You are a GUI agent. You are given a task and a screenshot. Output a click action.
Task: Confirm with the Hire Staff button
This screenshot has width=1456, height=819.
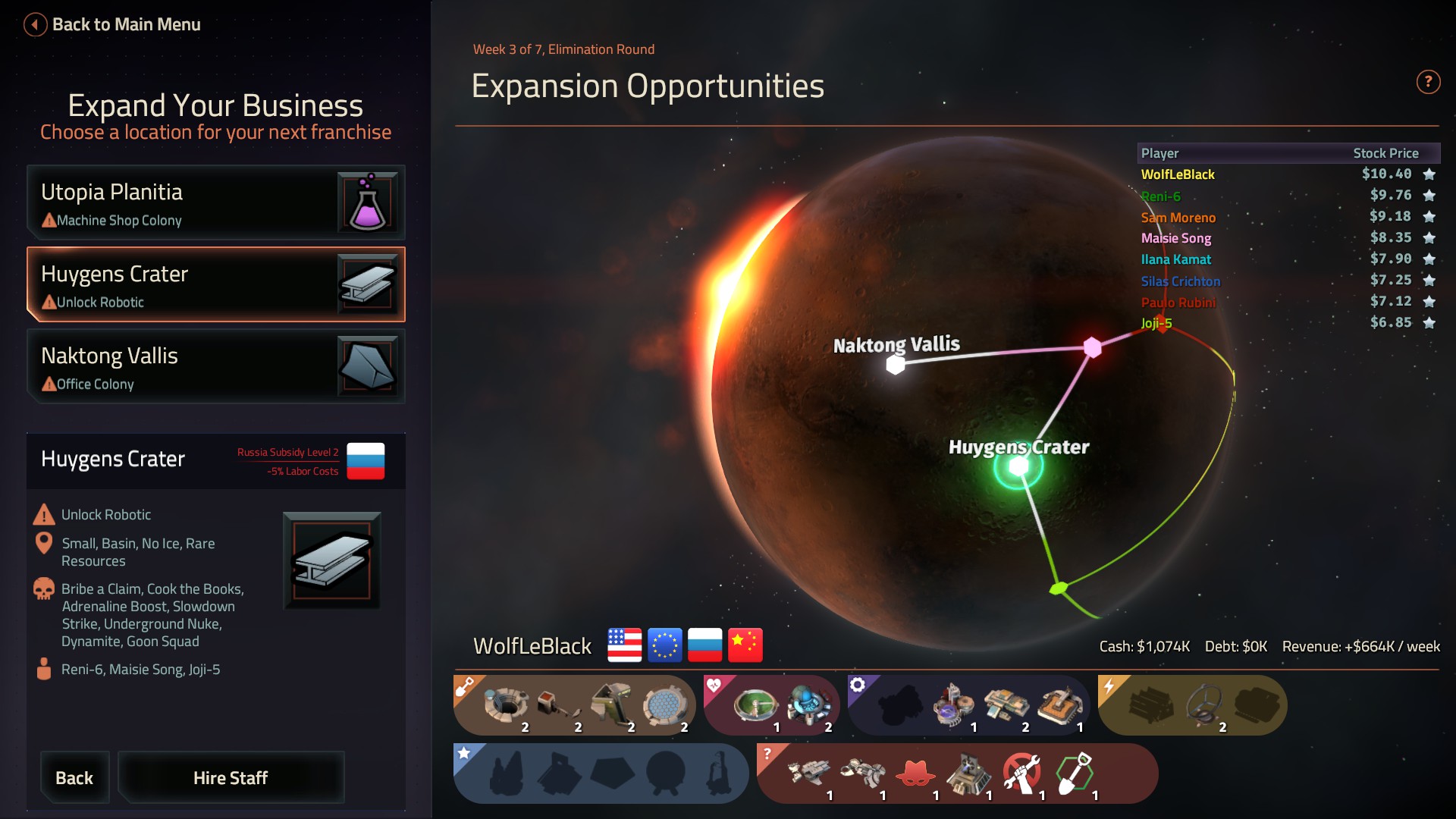[x=231, y=777]
